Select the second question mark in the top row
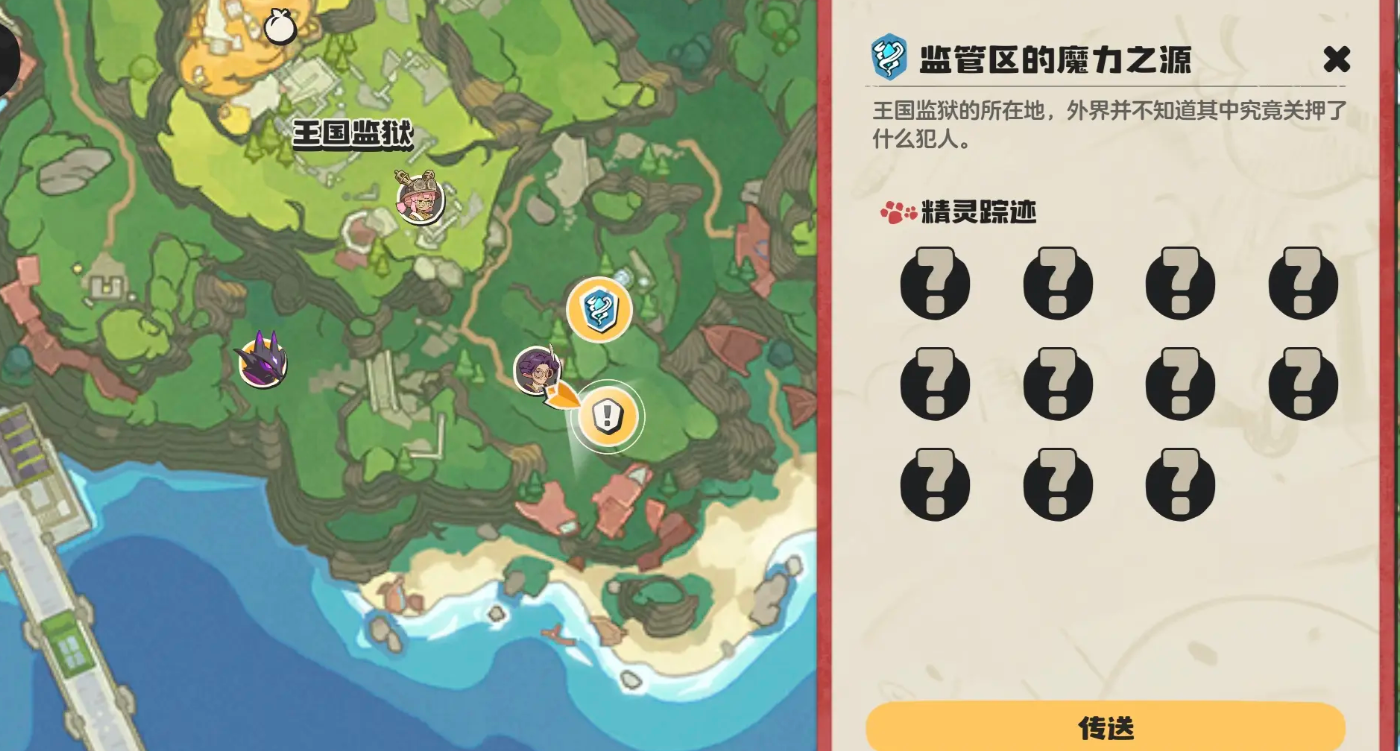Image resolution: width=1400 pixels, height=751 pixels. point(1058,284)
